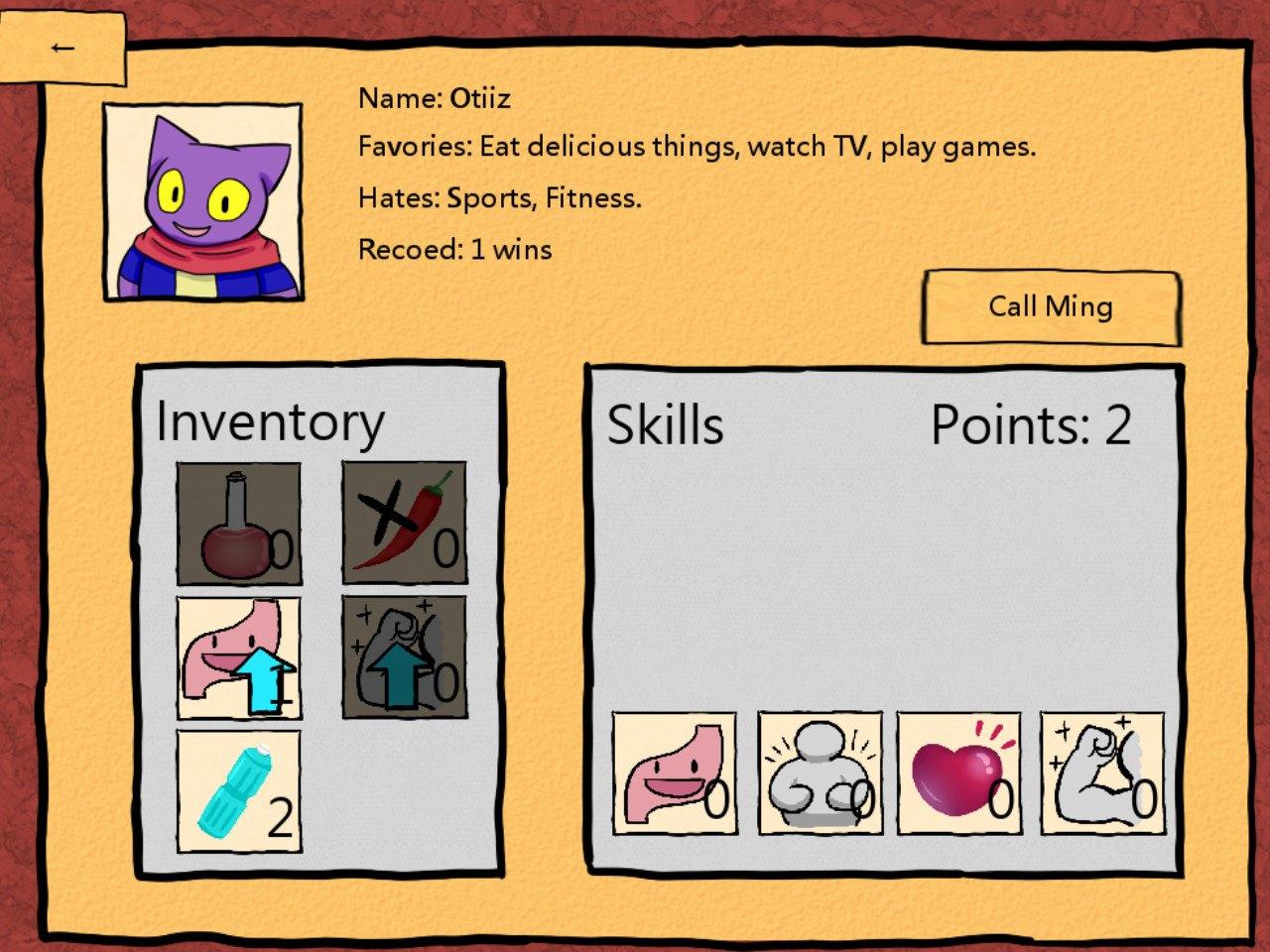Select the flexing muscle skill icon
Screen dimensions: 1270x952
click(1101, 773)
